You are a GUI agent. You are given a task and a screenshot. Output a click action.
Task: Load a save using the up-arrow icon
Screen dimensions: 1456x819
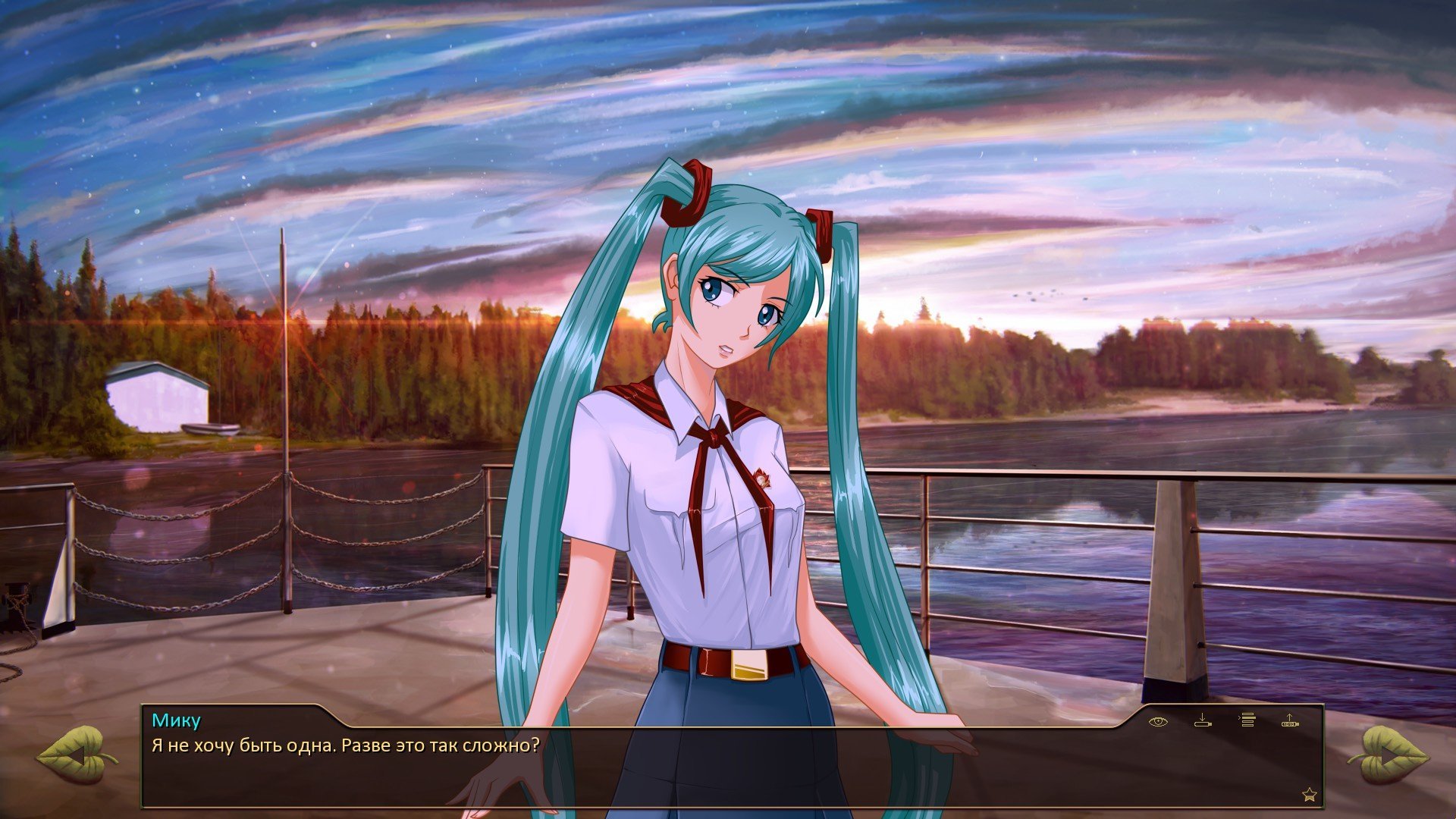click(x=1290, y=720)
